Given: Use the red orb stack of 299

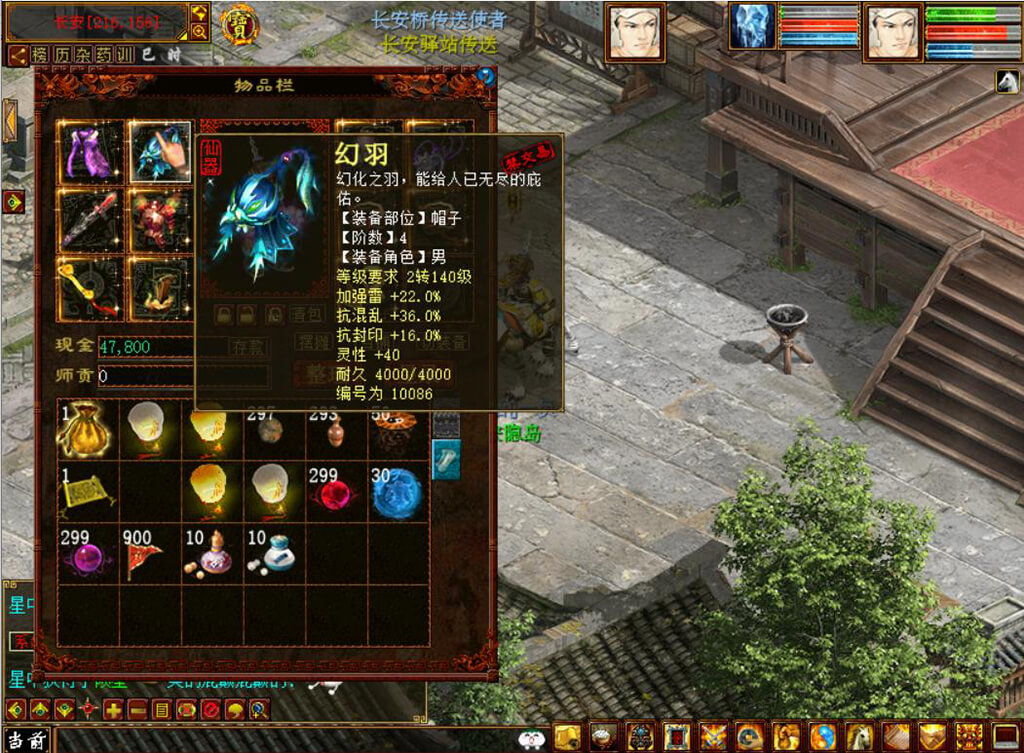Looking at the screenshot, I should point(336,490).
